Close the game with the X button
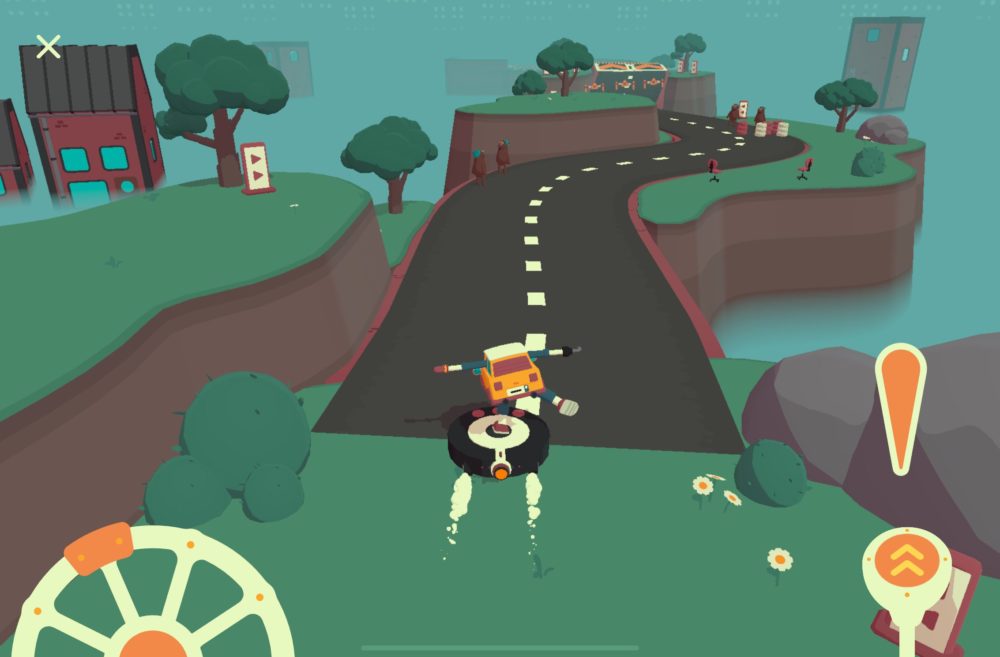This screenshot has width=1000, height=657. click(48, 46)
